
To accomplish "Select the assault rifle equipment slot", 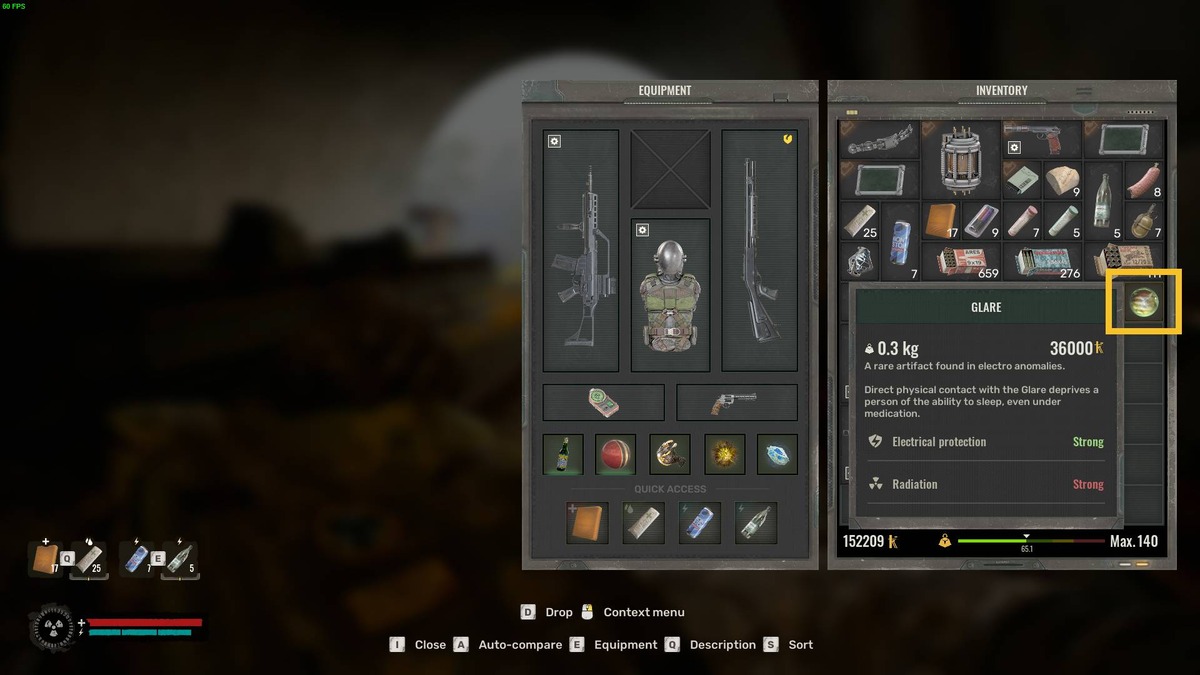I will click(x=581, y=250).
